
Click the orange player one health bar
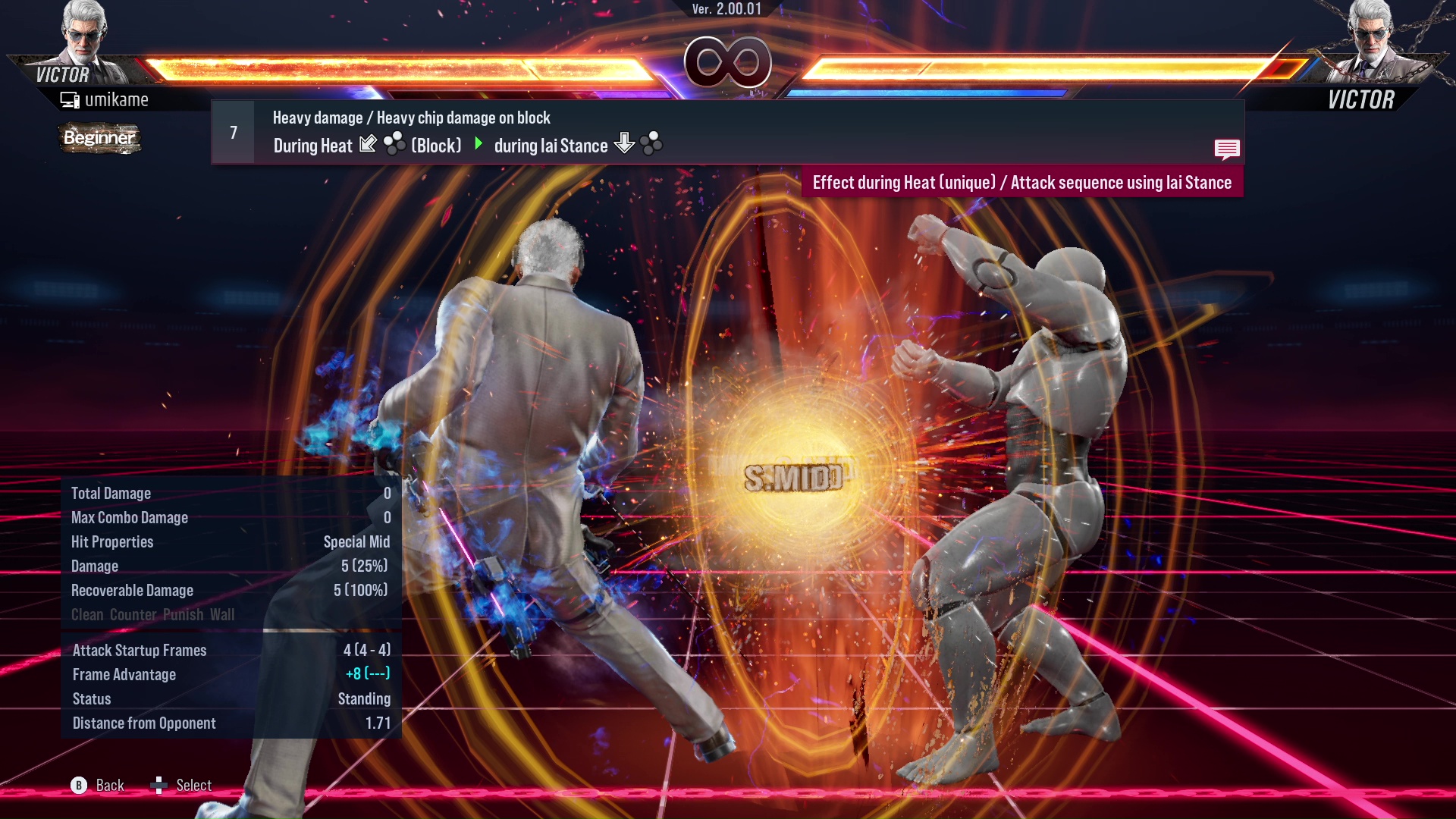pyautogui.click(x=394, y=67)
